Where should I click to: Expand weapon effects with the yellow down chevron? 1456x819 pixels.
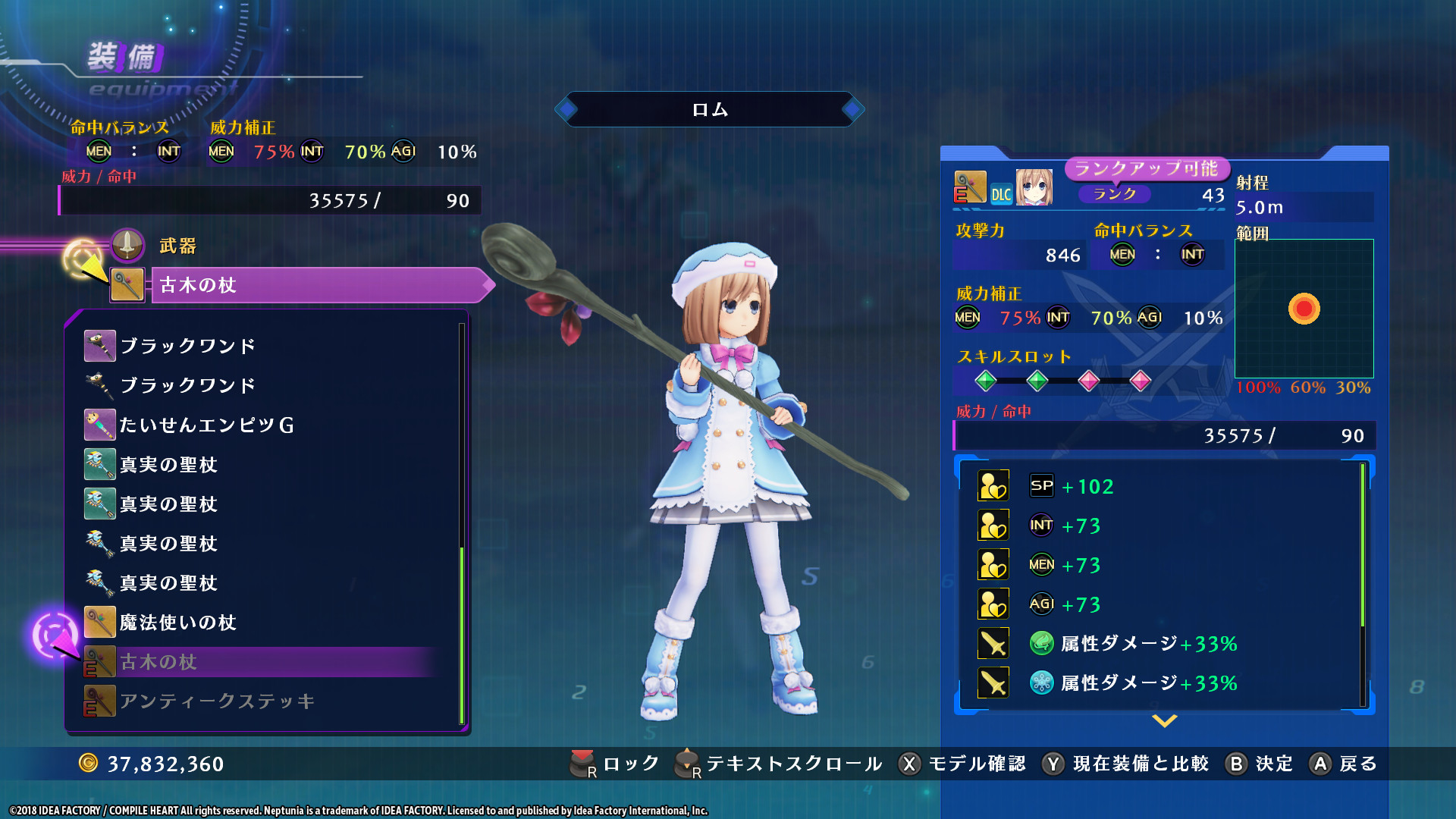pos(1164,720)
